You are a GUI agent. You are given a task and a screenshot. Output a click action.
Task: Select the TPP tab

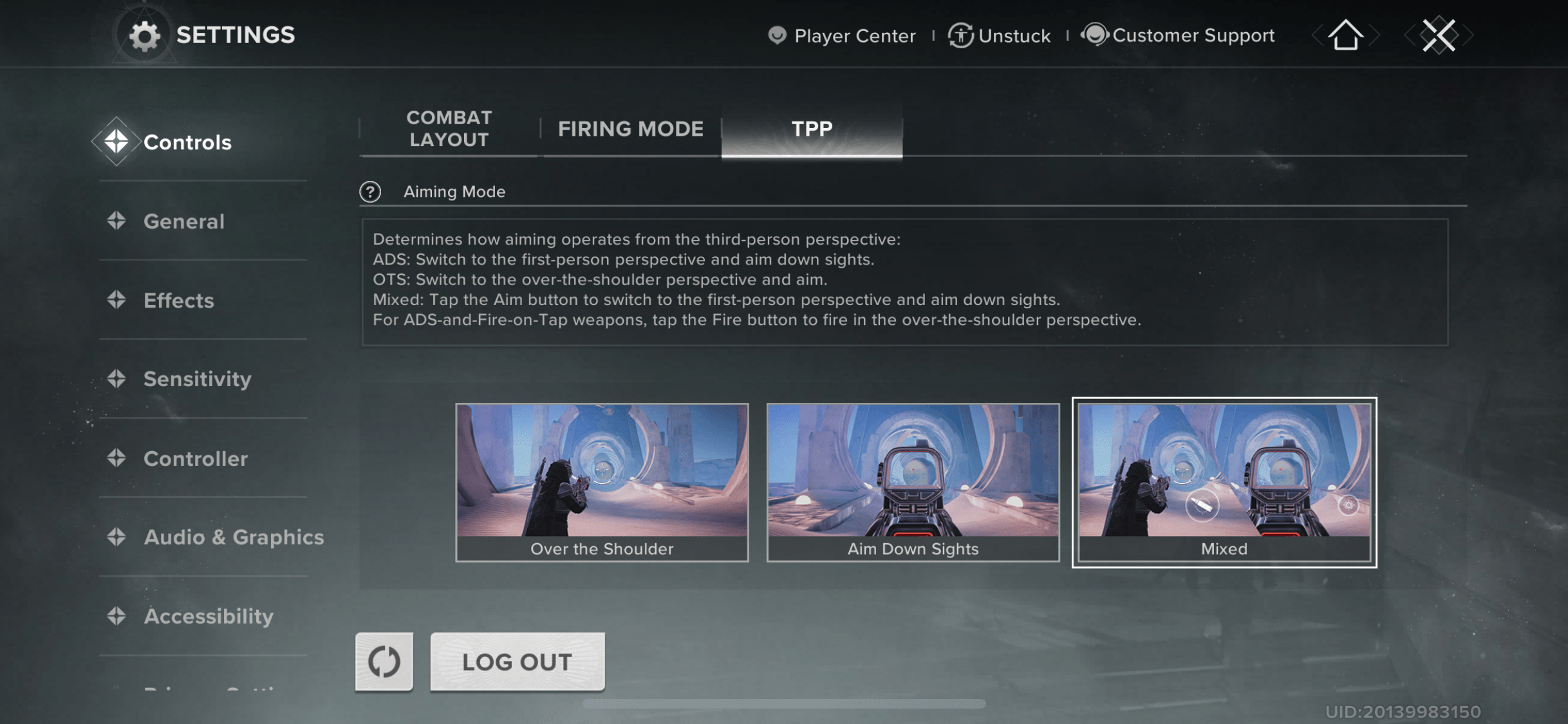[x=812, y=129]
